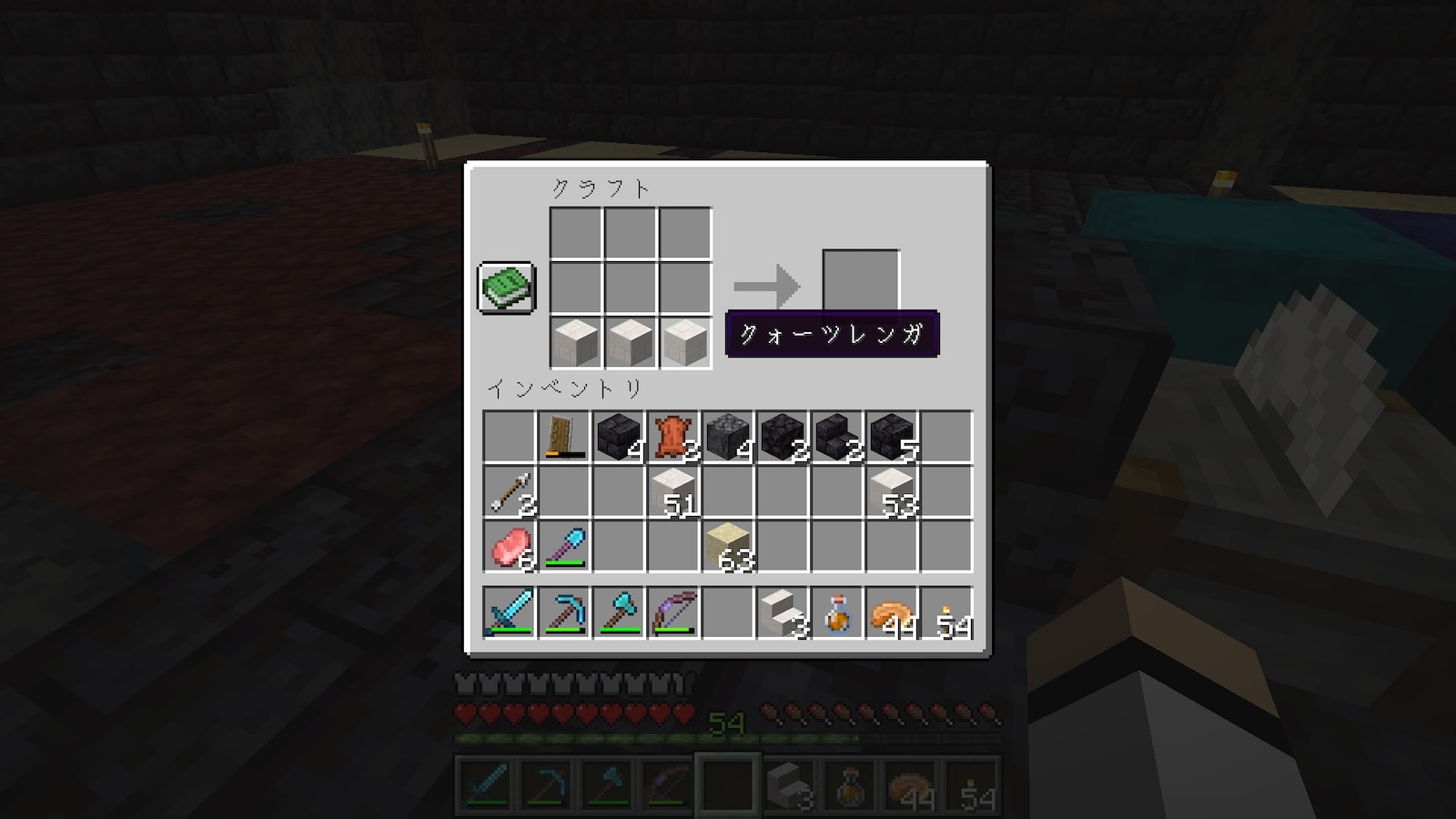Select the leather stack
Image resolution: width=1456 pixels, height=819 pixels.
click(673, 438)
